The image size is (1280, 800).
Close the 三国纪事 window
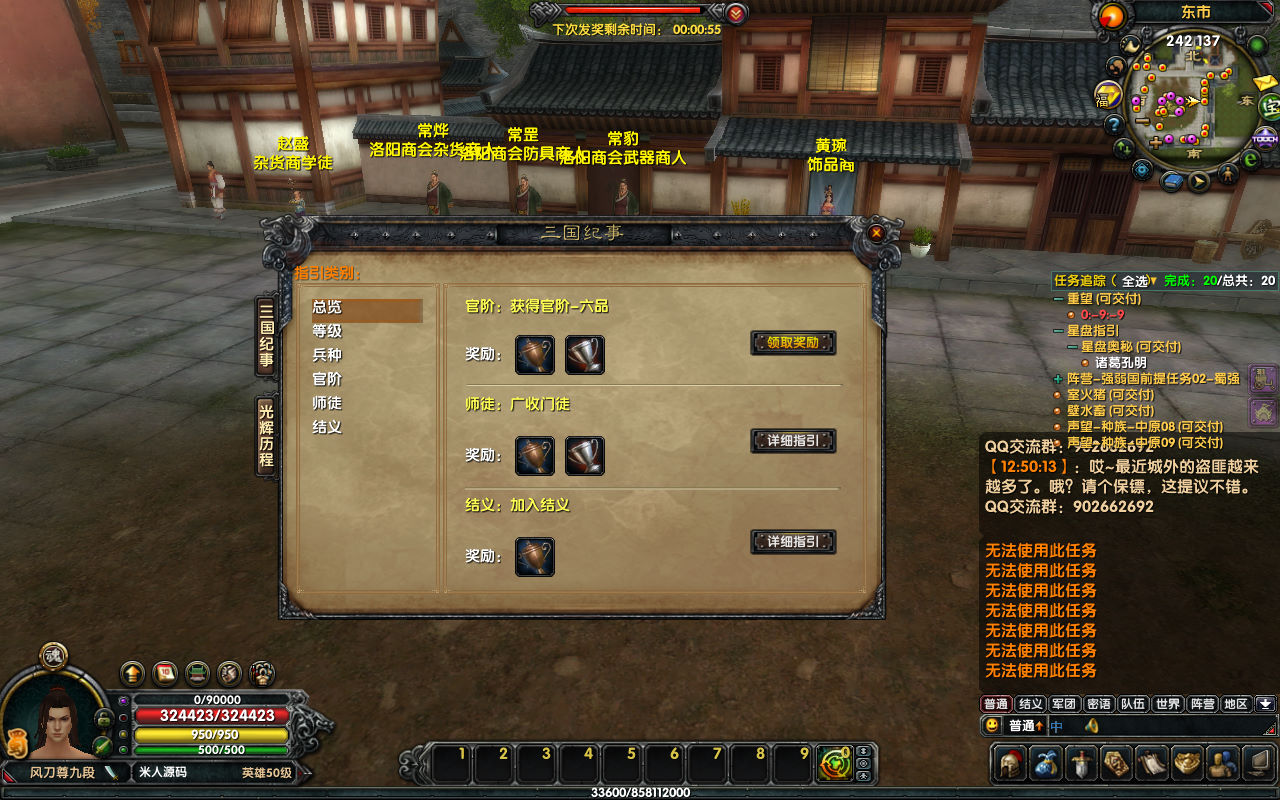(x=876, y=233)
